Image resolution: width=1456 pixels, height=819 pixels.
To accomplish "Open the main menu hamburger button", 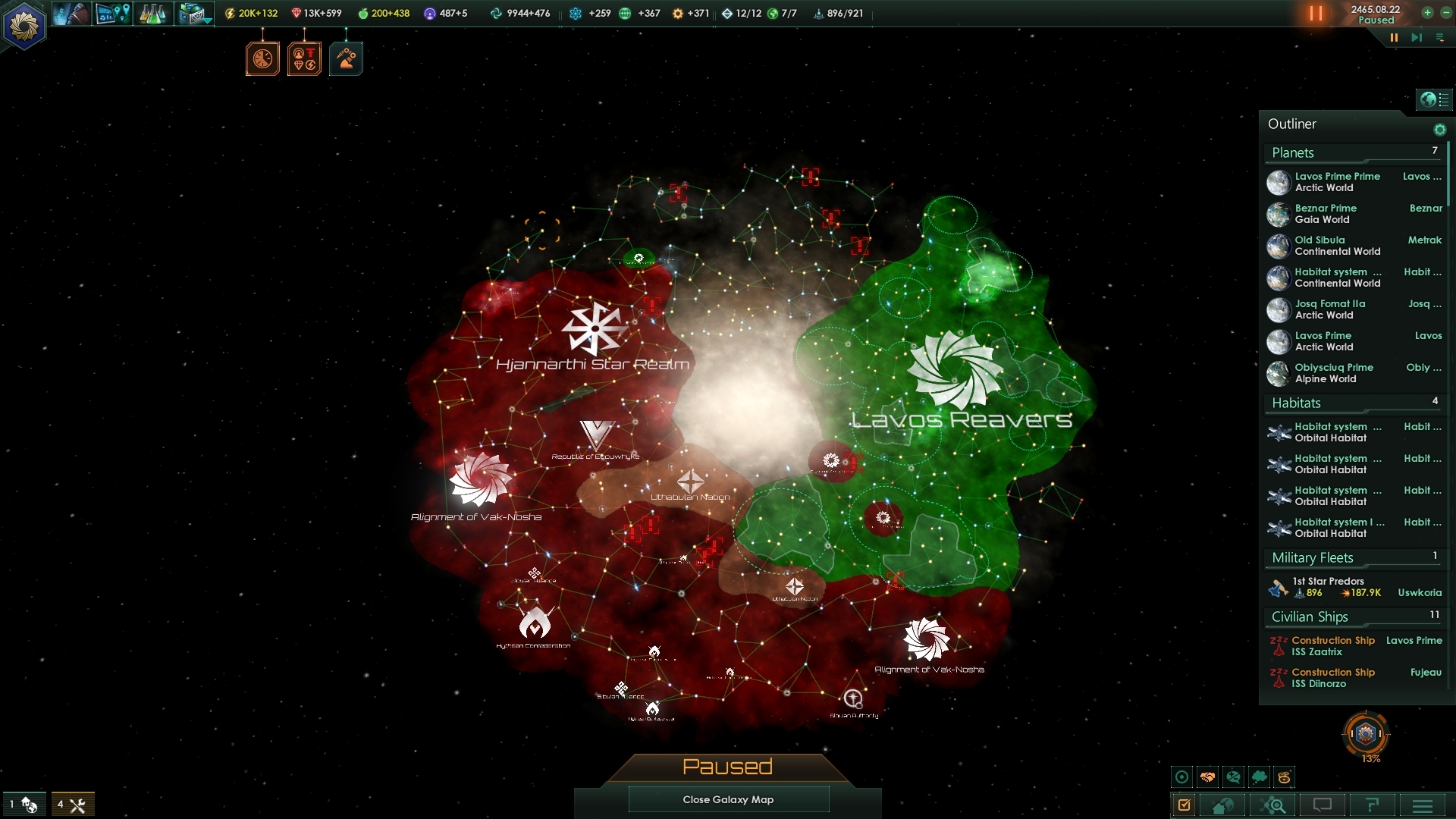I will (x=1422, y=805).
